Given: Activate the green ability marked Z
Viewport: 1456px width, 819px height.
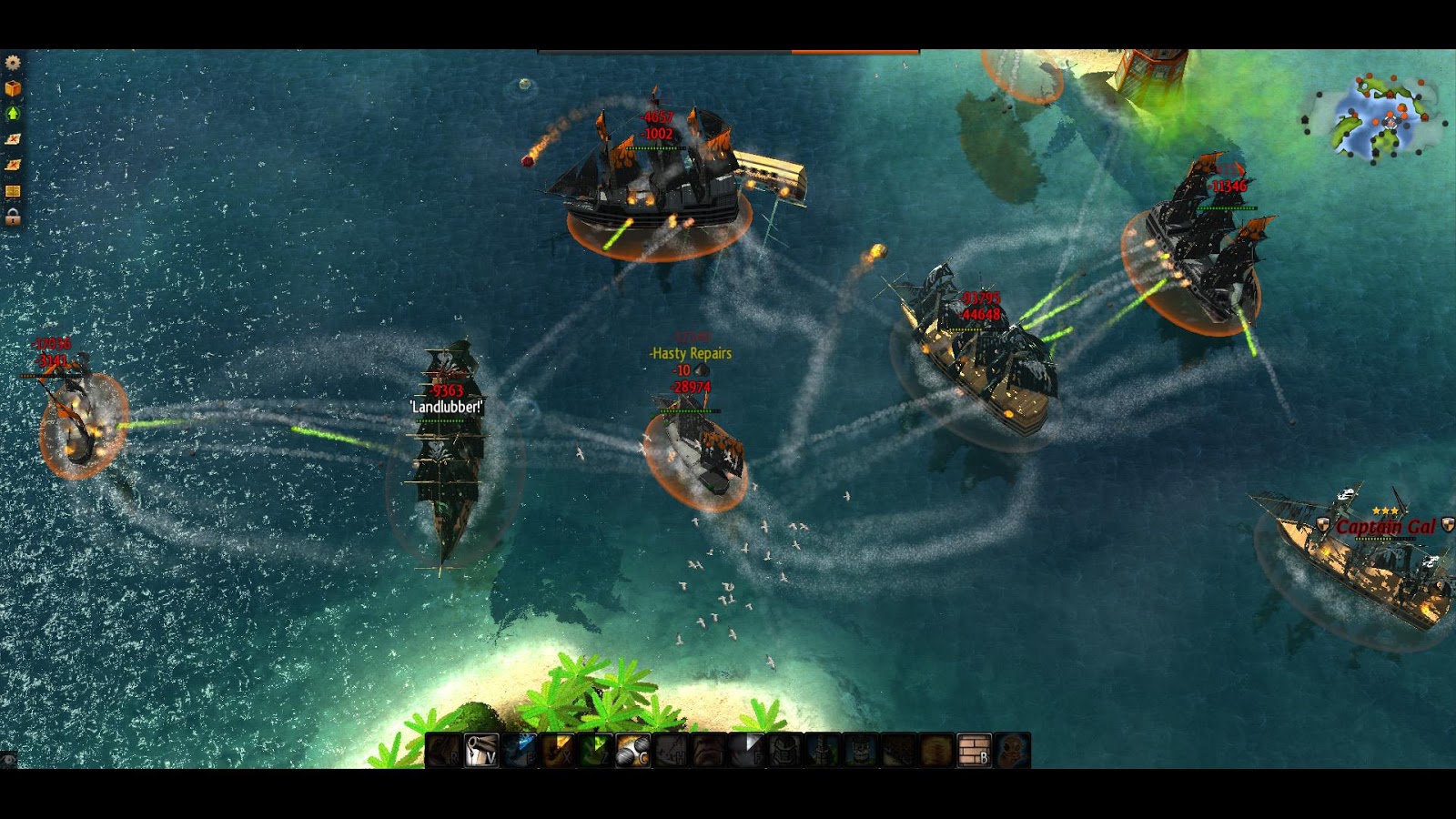Looking at the screenshot, I should point(595,751).
